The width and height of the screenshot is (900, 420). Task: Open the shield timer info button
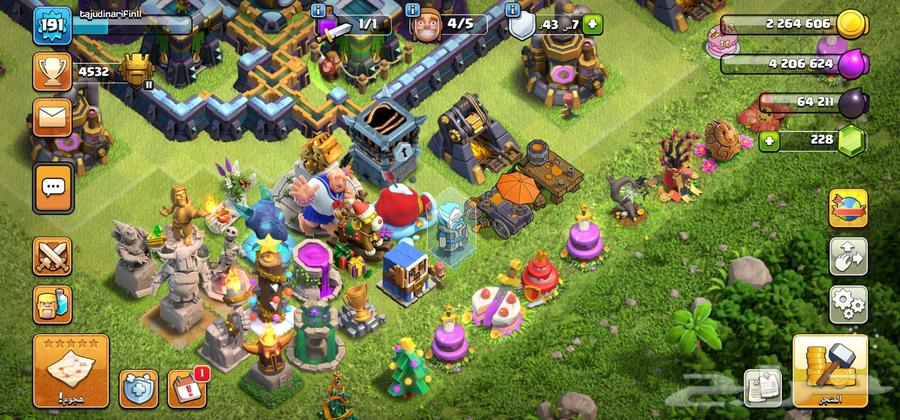click(x=514, y=10)
